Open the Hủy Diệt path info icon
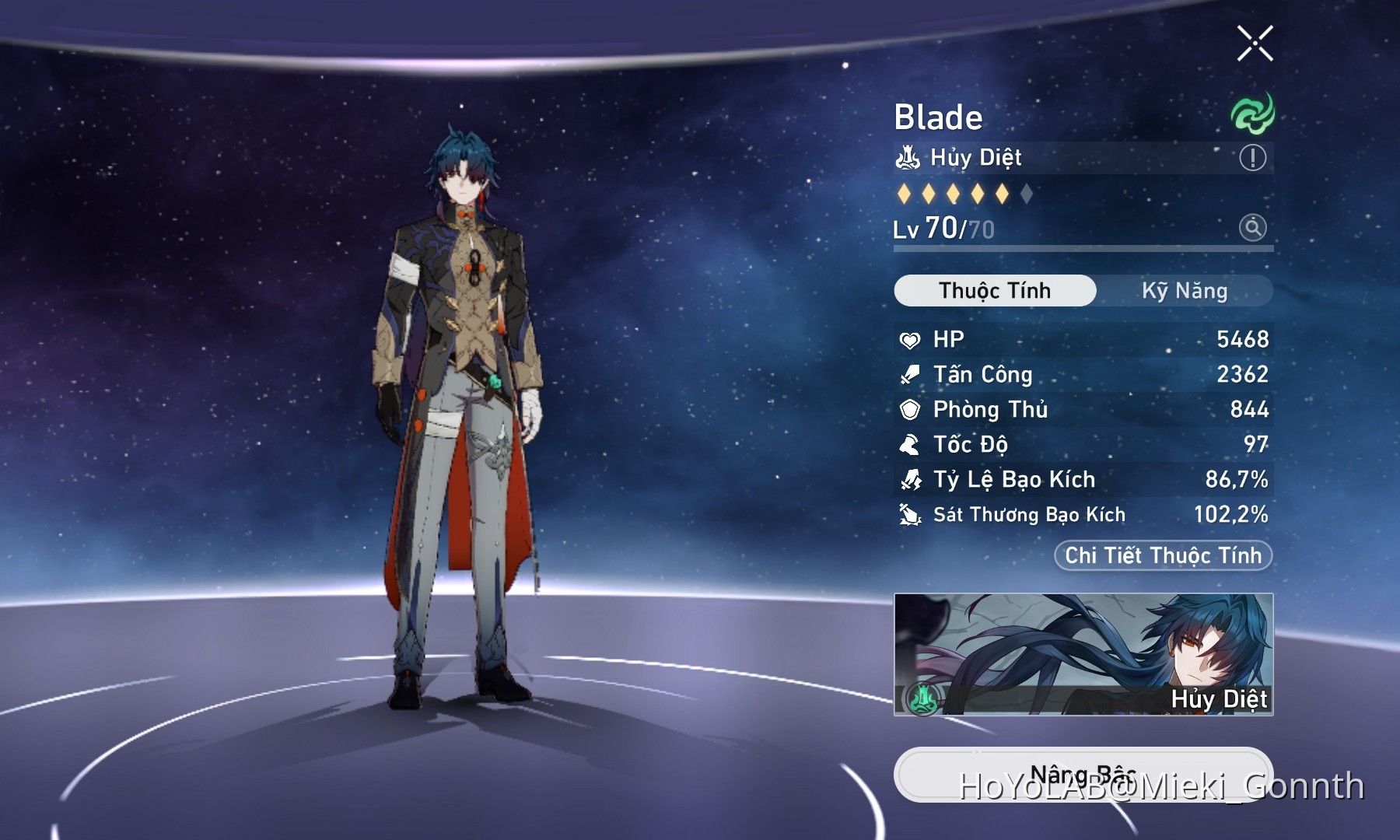The image size is (1400, 840). (1252, 158)
